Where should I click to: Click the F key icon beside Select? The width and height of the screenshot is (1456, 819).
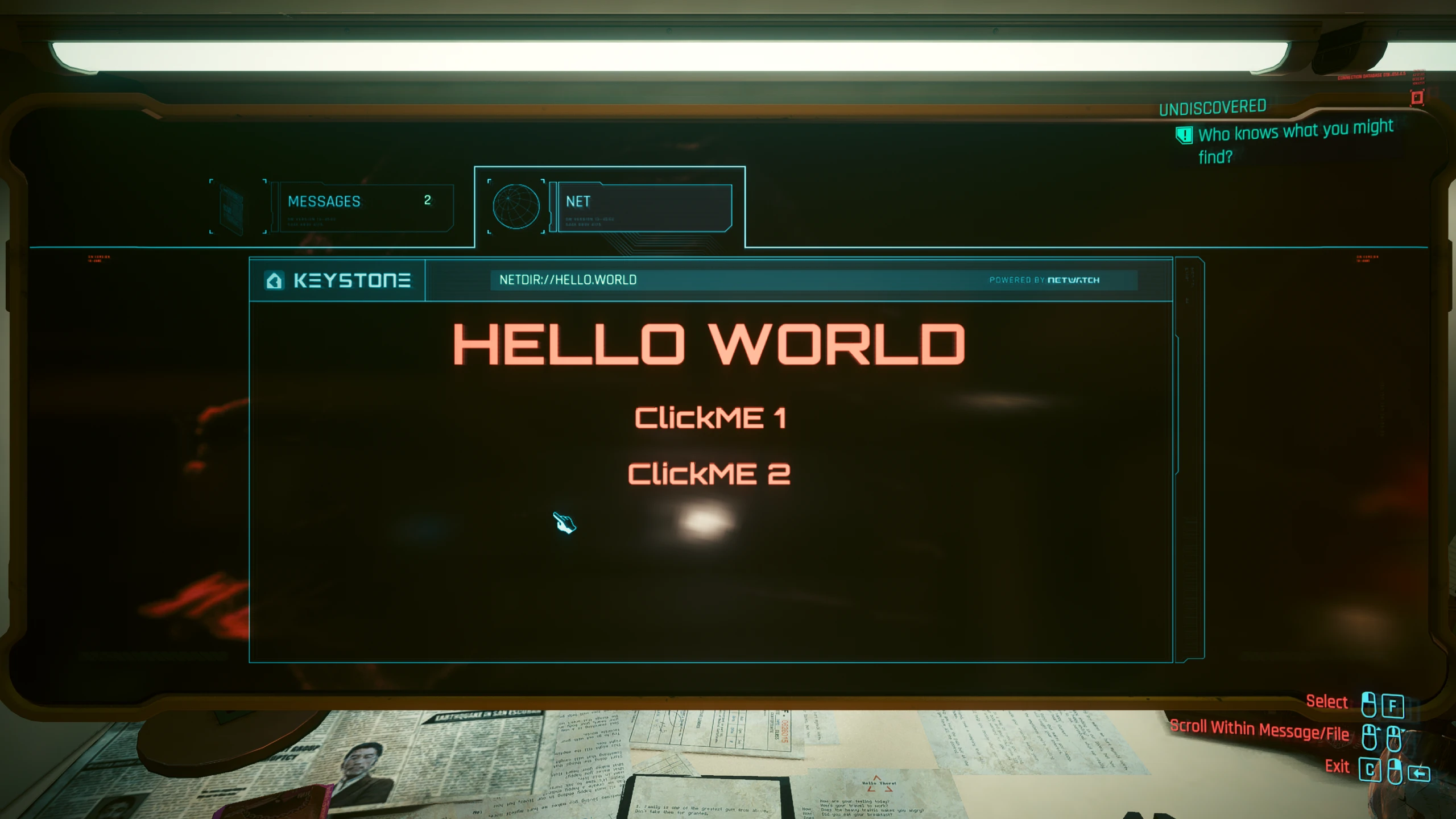(x=1392, y=705)
